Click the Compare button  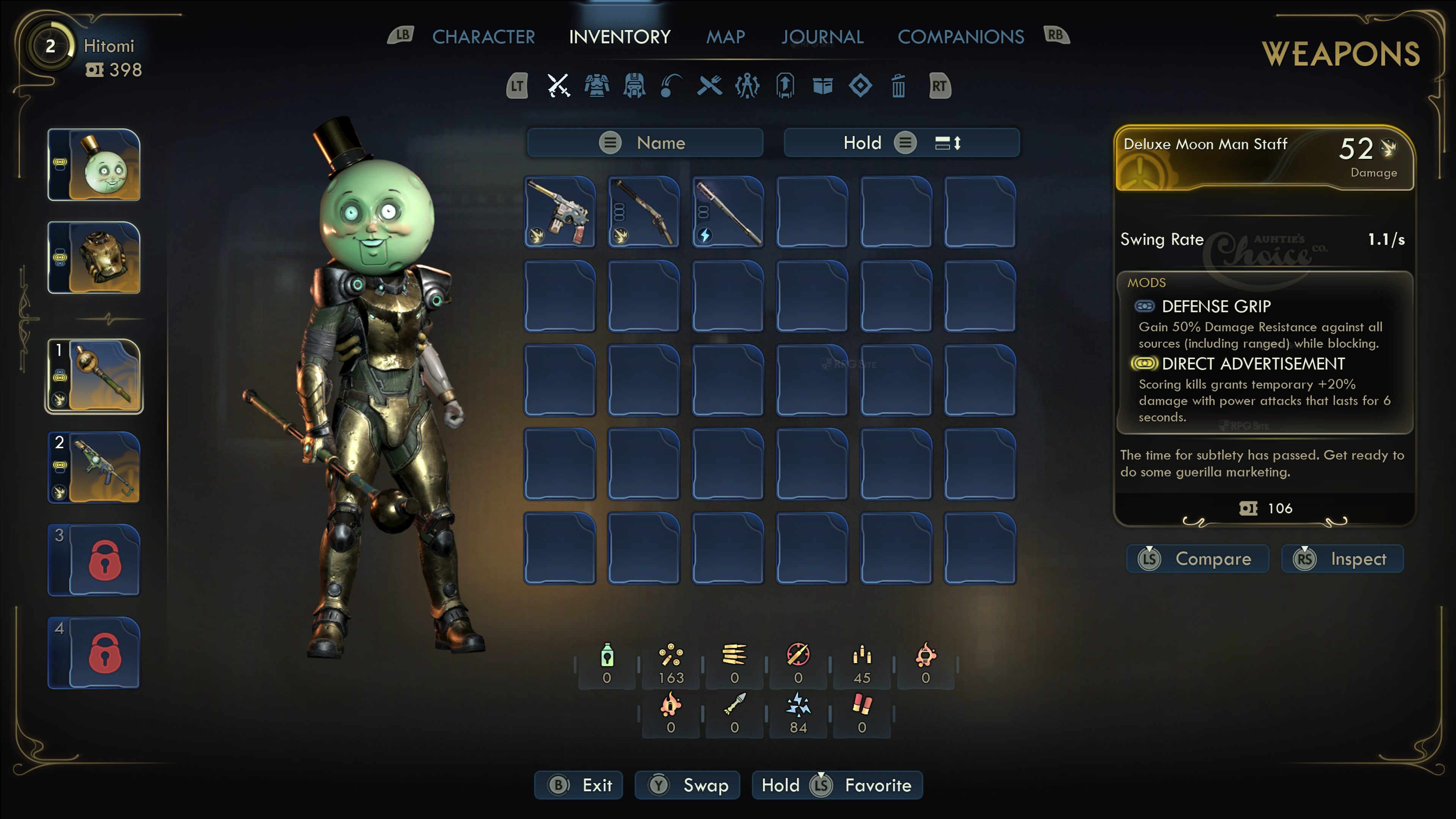coord(1198,559)
